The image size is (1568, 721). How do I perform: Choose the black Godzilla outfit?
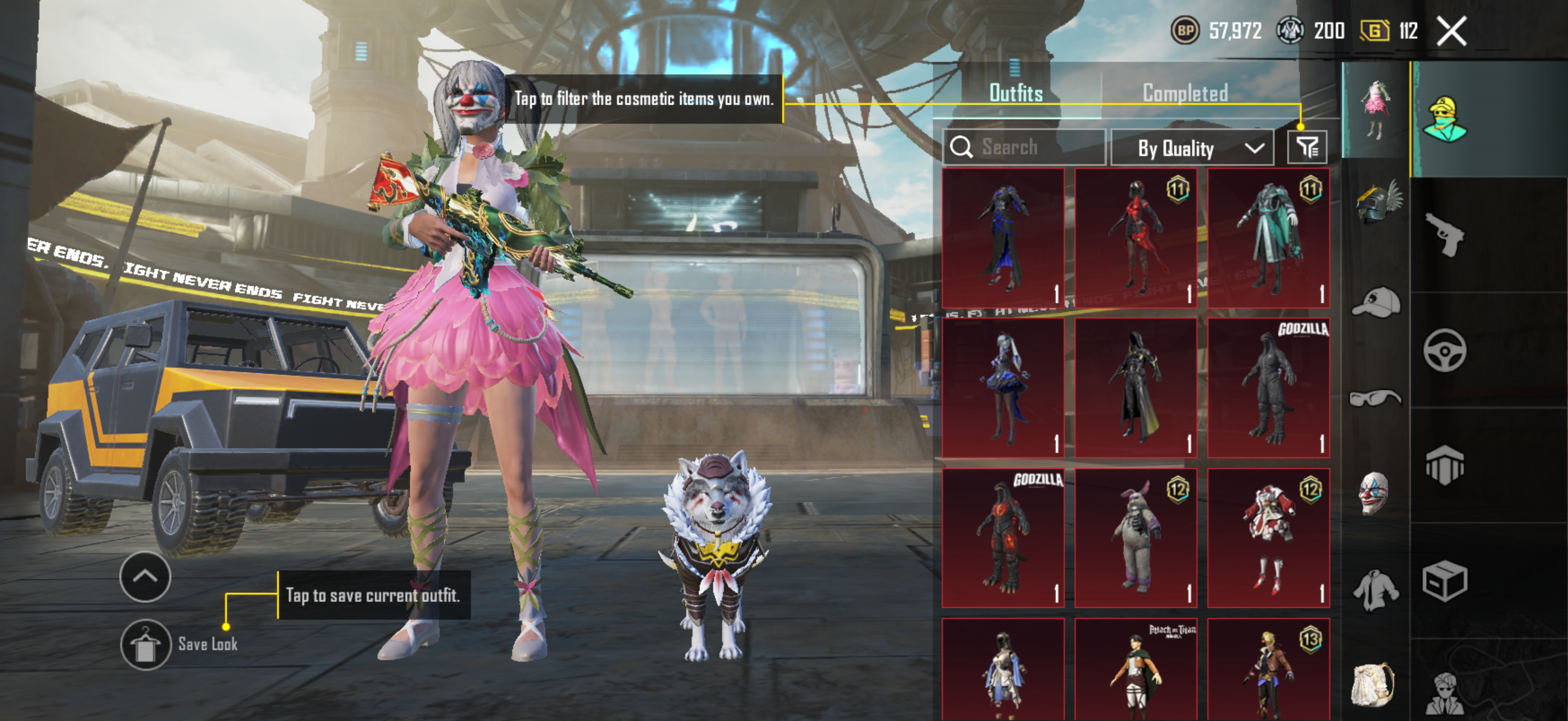[x=1268, y=387]
